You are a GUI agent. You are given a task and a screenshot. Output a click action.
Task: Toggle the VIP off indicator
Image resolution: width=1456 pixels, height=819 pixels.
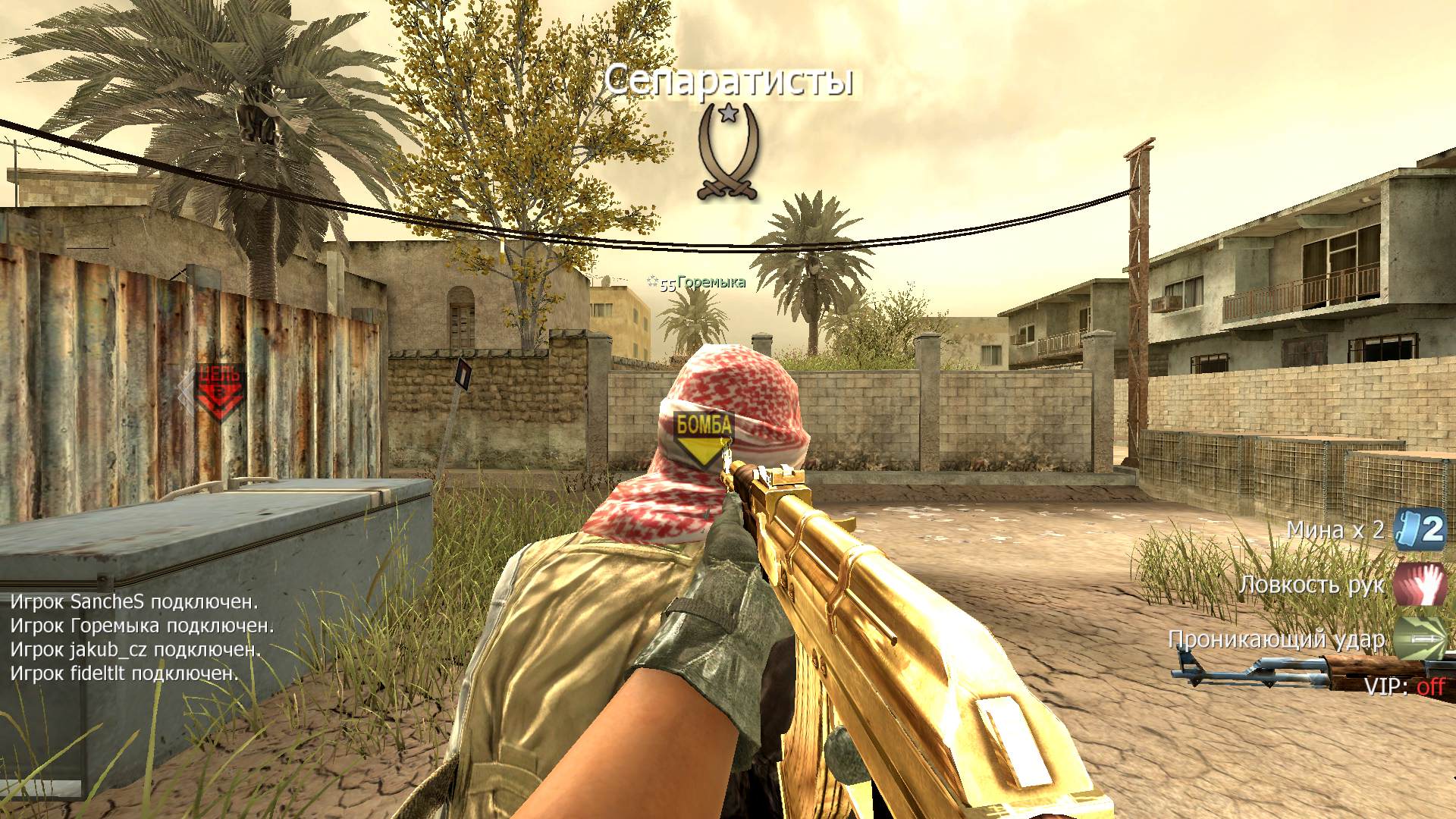tap(1404, 687)
